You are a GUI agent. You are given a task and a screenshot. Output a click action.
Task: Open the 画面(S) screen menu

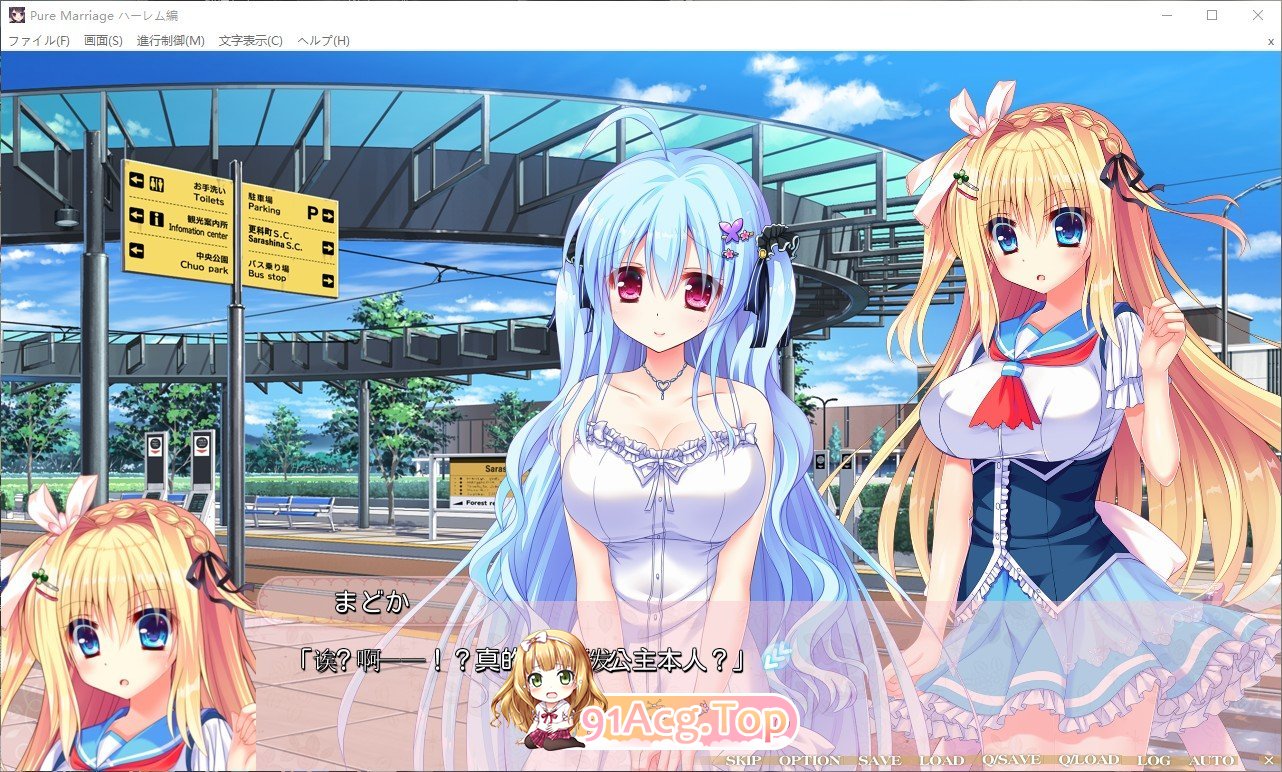[103, 41]
